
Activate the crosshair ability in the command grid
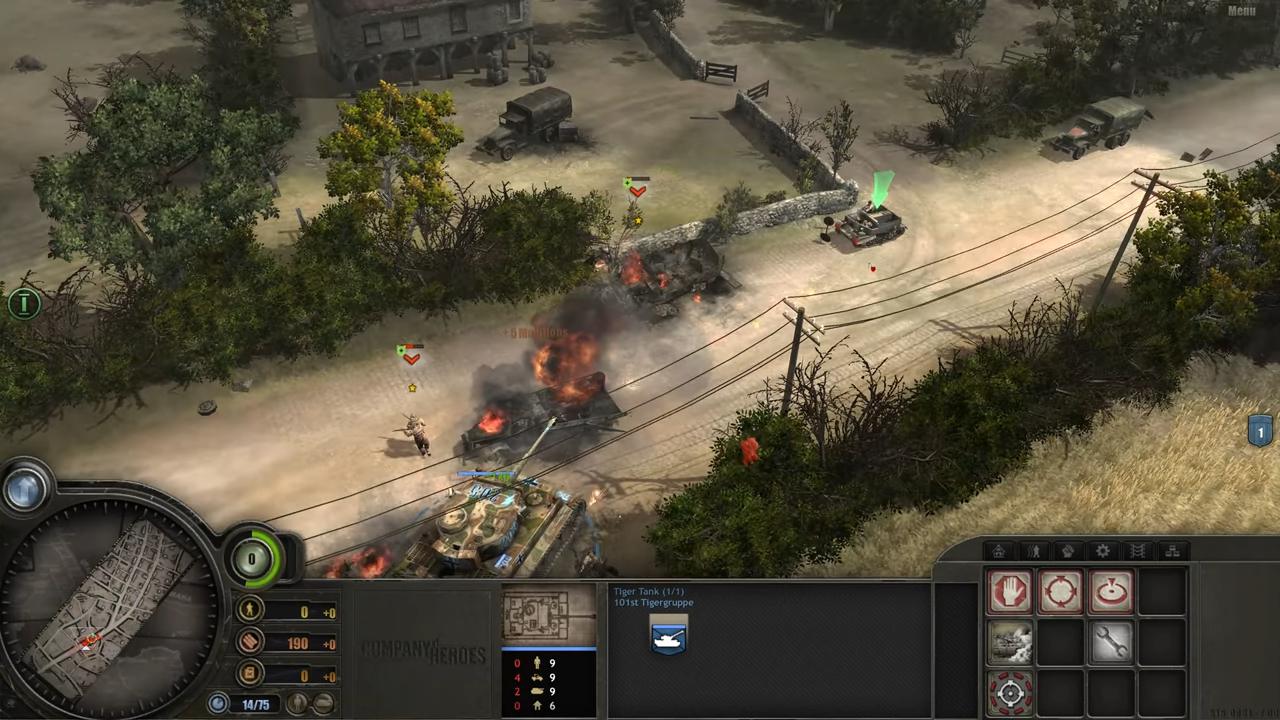pyautogui.click(x=1009, y=692)
